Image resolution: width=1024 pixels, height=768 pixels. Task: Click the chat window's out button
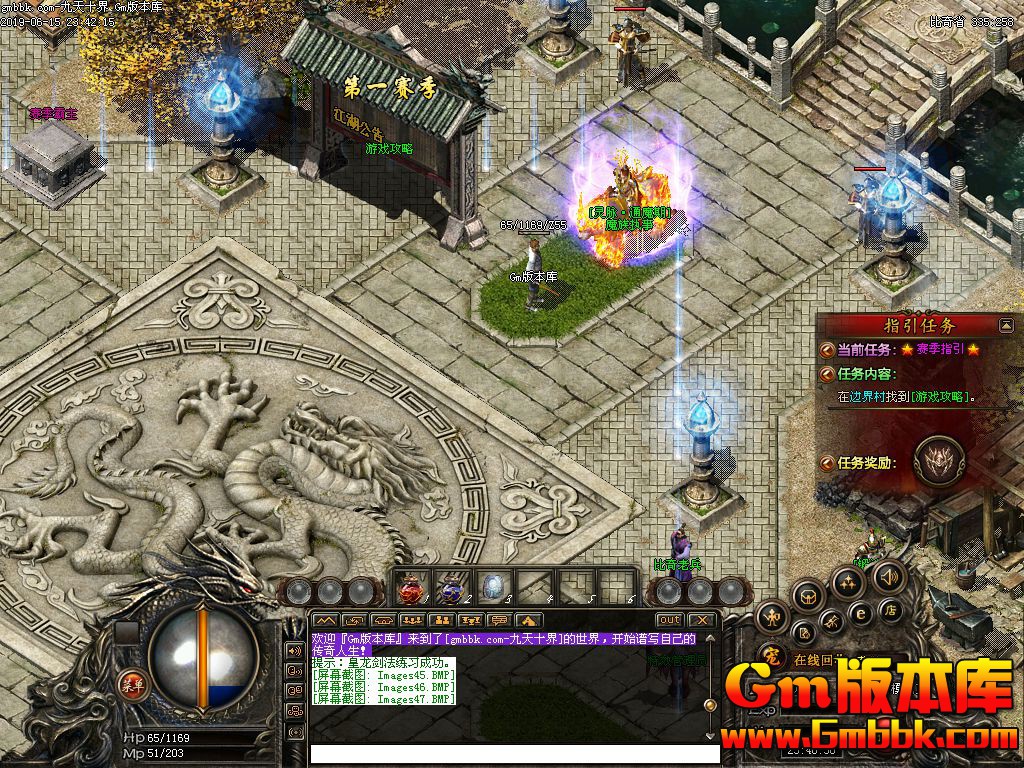669,620
